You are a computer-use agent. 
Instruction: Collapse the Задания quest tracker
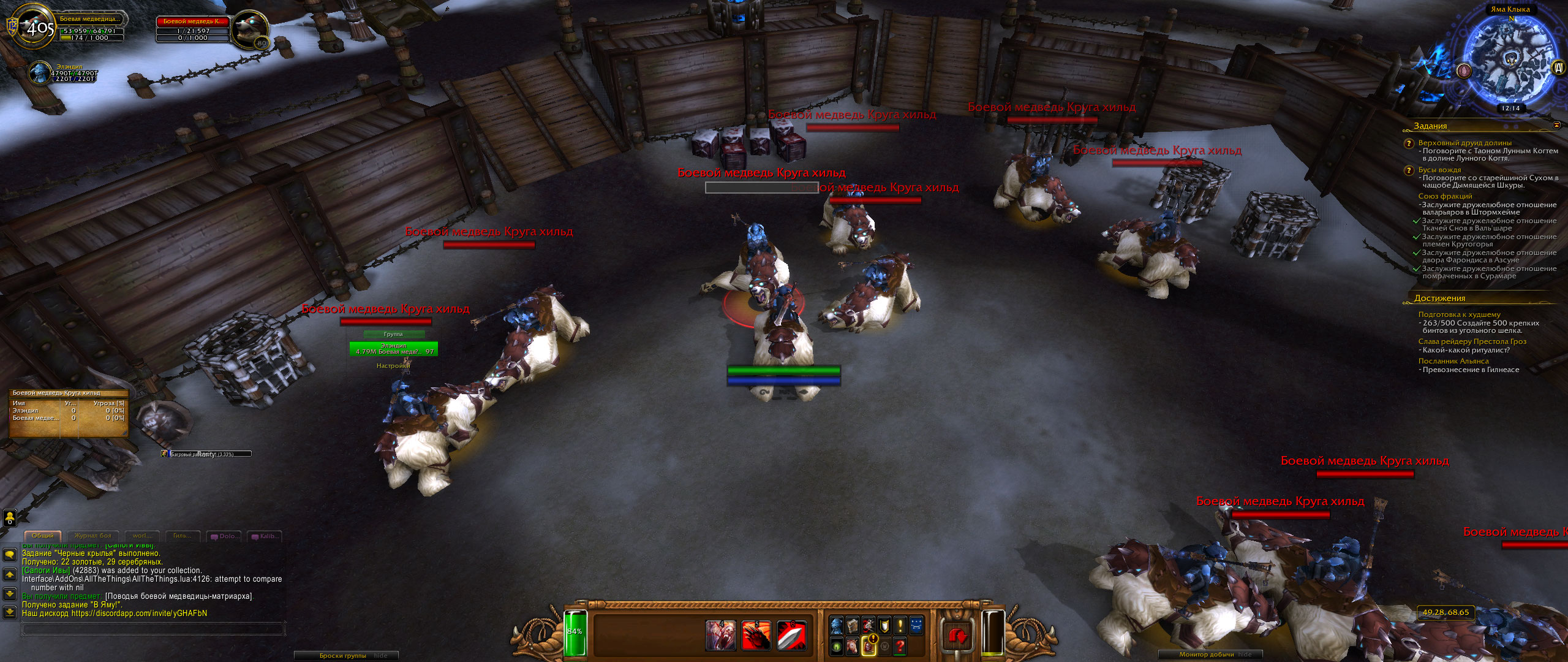point(1556,125)
